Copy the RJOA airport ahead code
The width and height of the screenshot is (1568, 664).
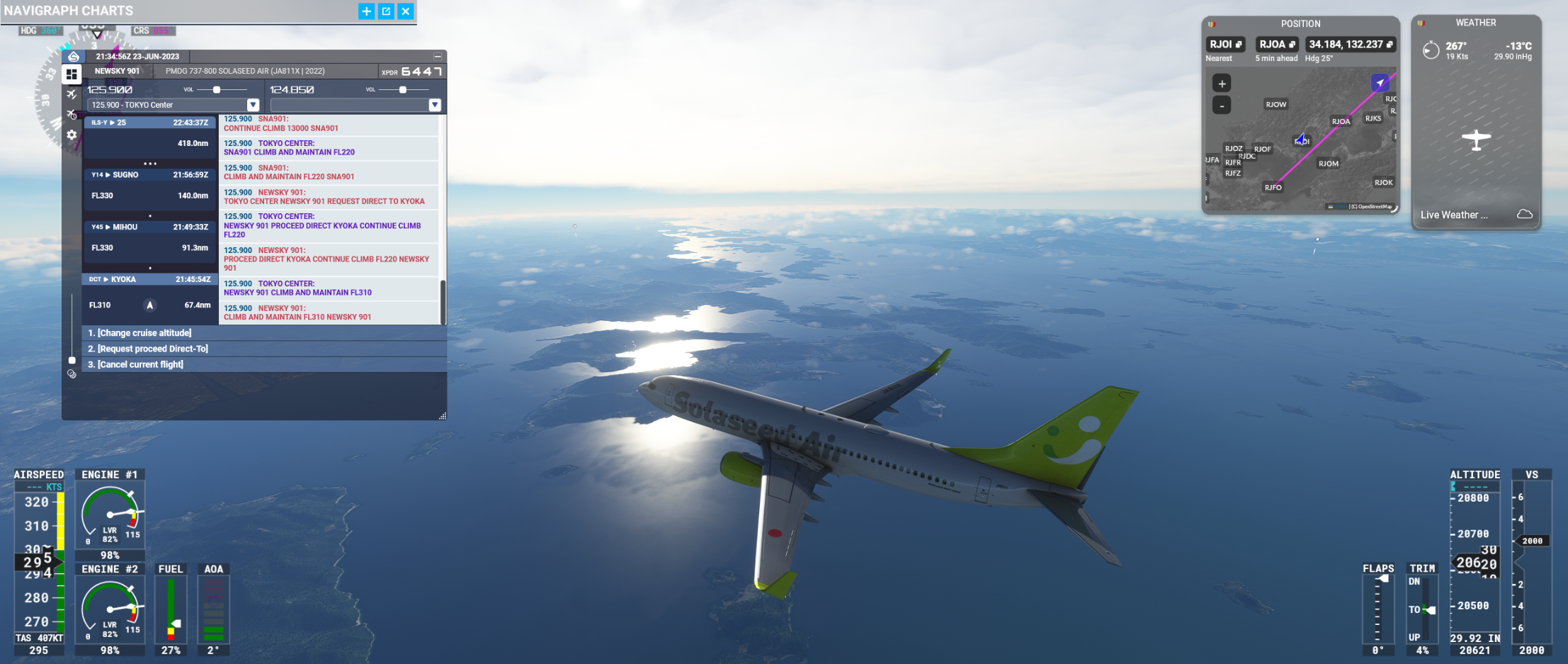tap(1292, 45)
